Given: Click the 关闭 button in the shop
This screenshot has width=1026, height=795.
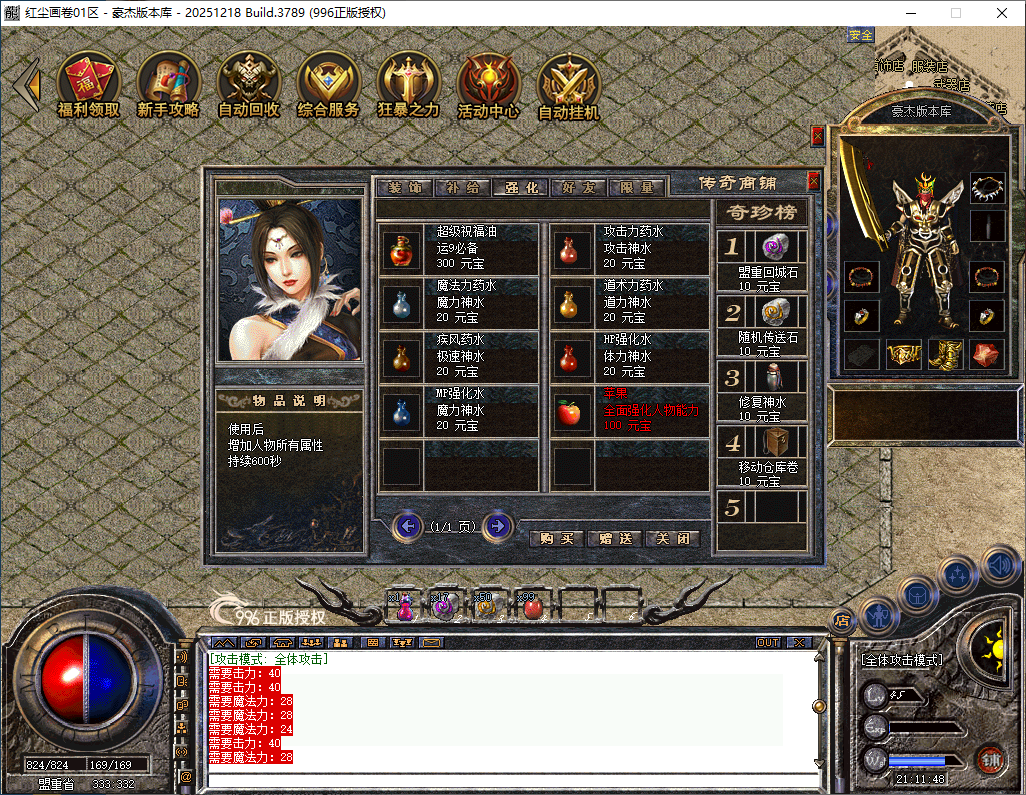Looking at the screenshot, I should tap(672, 538).
